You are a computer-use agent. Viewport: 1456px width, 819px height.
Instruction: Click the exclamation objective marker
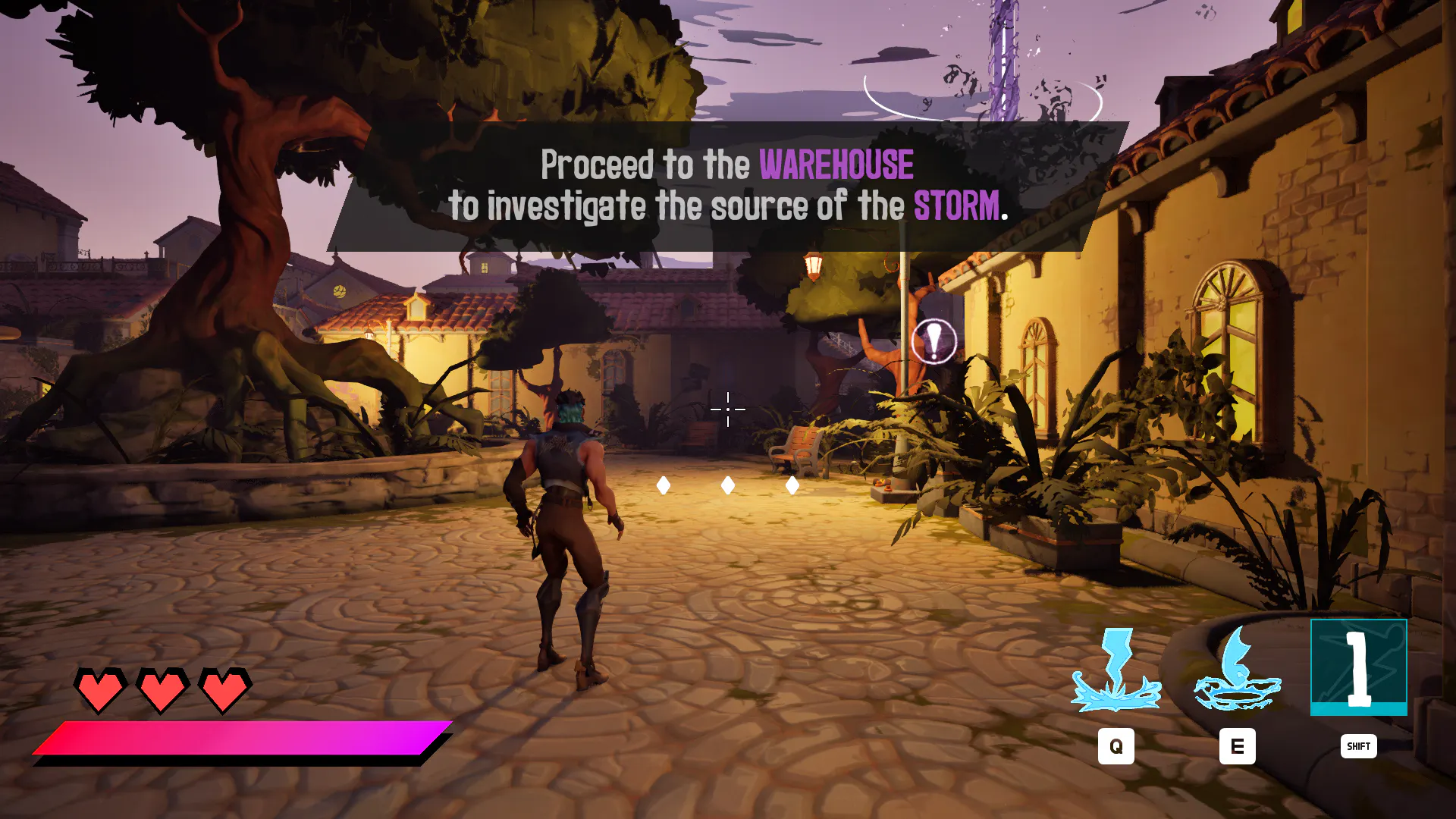934,341
